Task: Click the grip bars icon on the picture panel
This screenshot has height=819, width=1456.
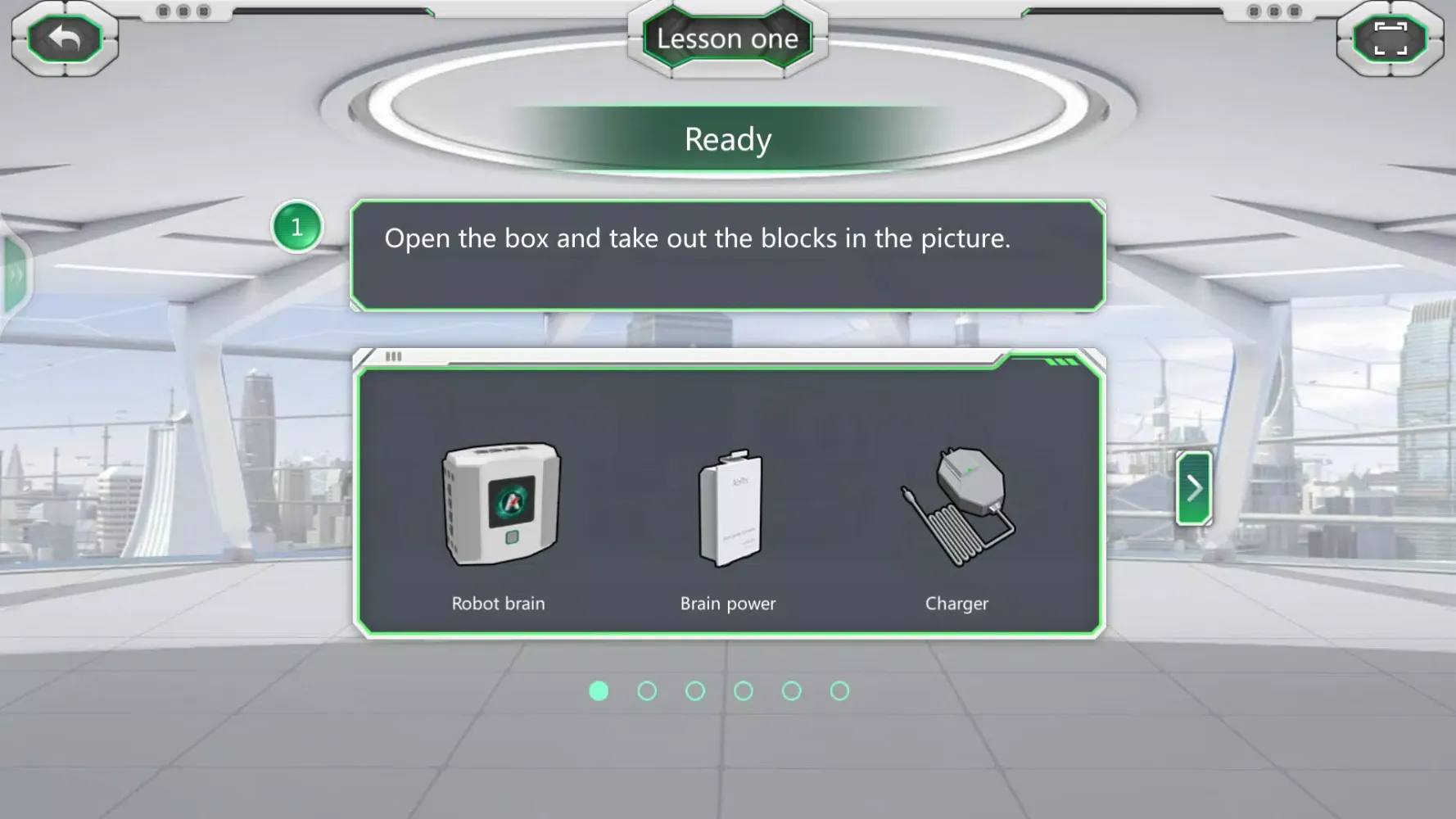Action: point(393,357)
